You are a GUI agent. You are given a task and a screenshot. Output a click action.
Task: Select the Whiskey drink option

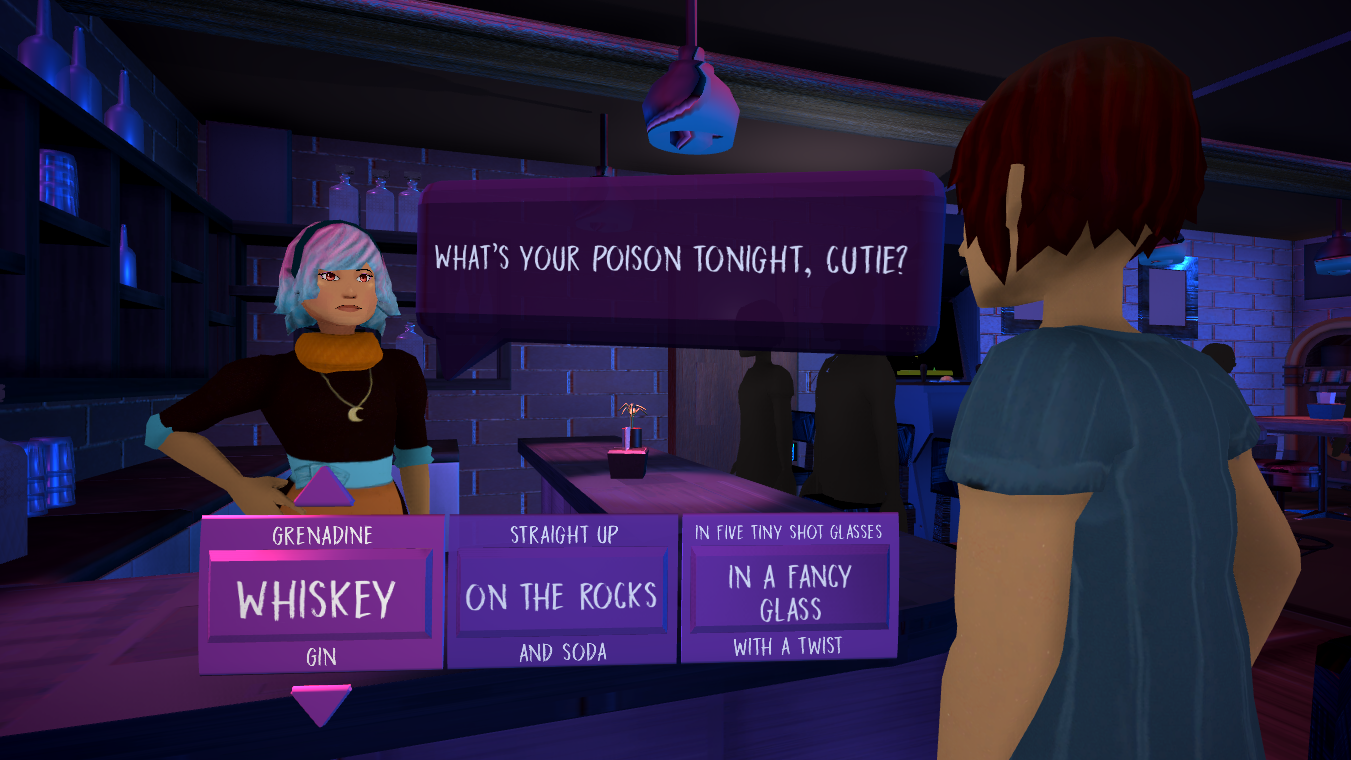click(317, 598)
